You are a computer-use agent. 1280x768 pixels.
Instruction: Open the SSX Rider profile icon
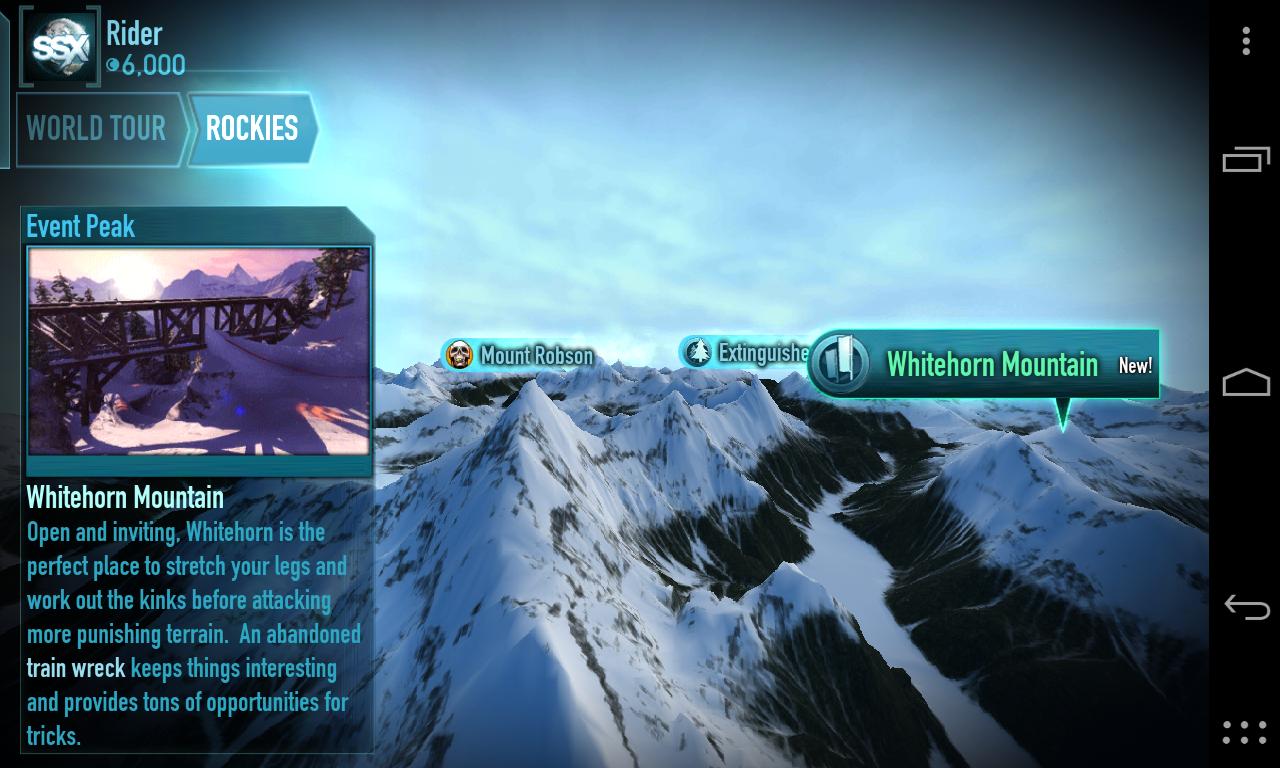click(x=61, y=45)
